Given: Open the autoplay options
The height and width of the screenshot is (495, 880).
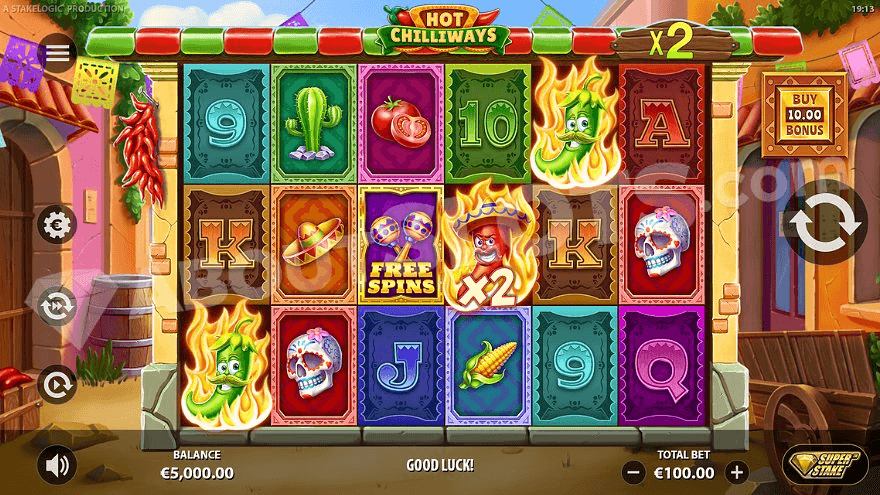Looking at the screenshot, I should click(57, 383).
